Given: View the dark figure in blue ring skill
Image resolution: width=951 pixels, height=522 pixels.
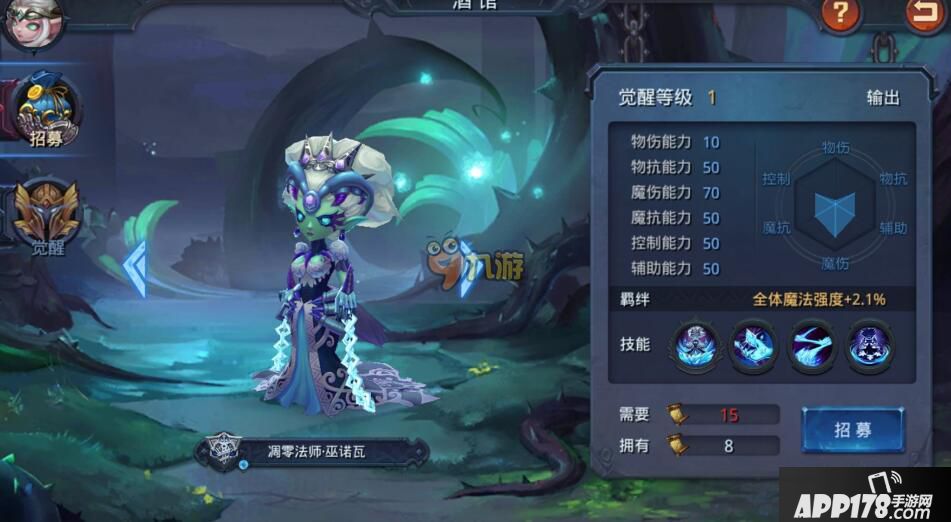Looking at the screenshot, I should (871, 345).
